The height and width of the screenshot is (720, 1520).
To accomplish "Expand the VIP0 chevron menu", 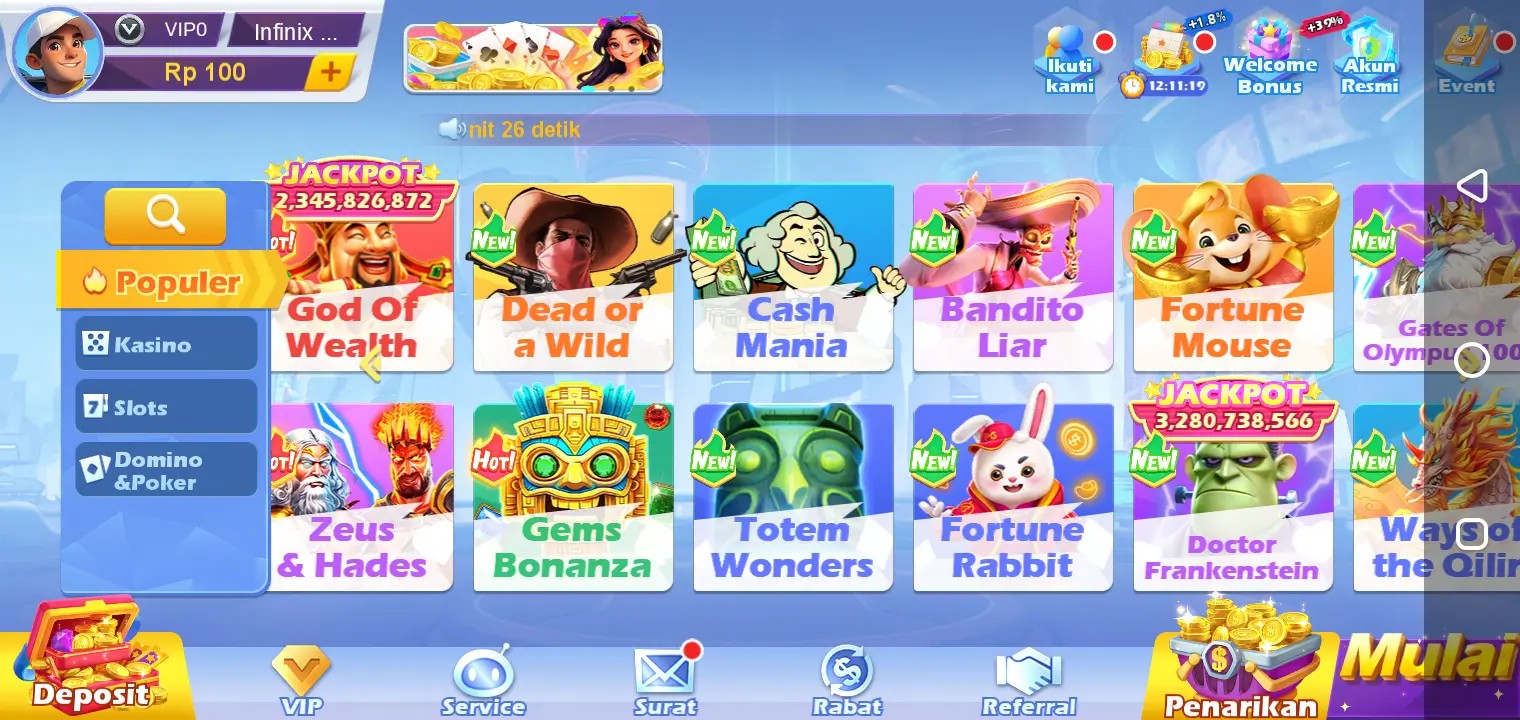I will tap(129, 29).
